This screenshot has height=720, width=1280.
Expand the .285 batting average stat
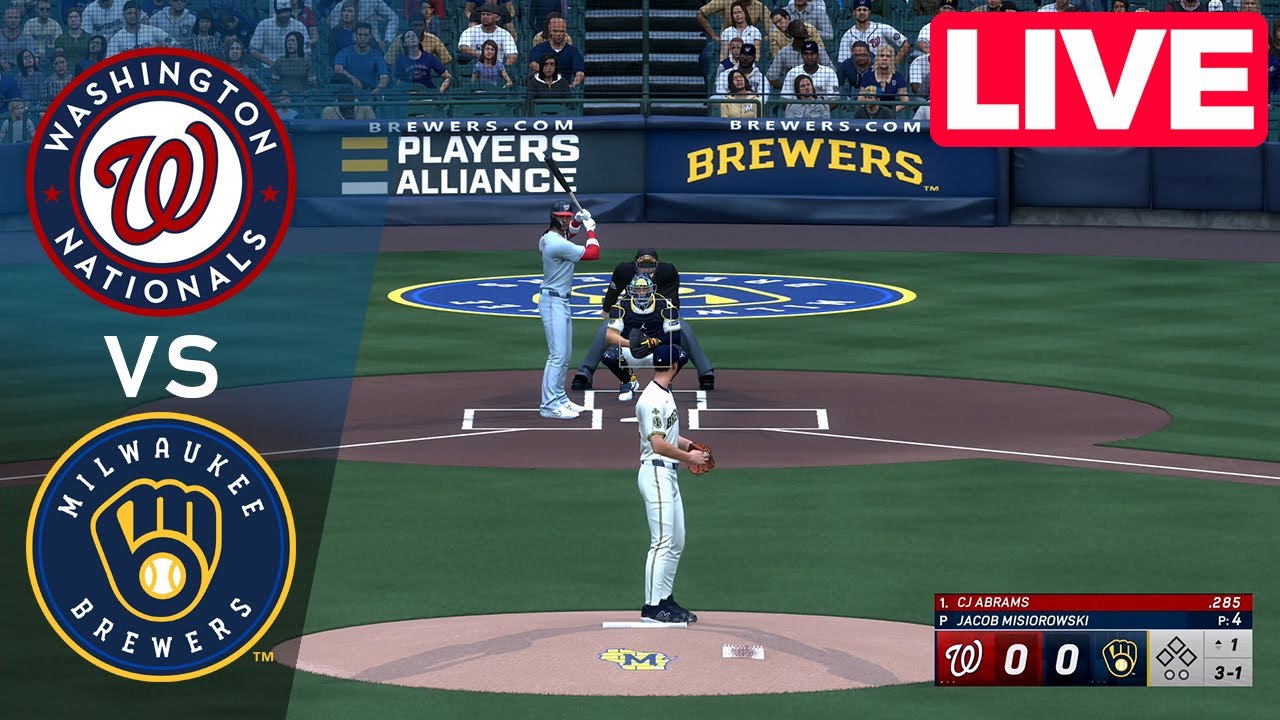(x=1226, y=601)
